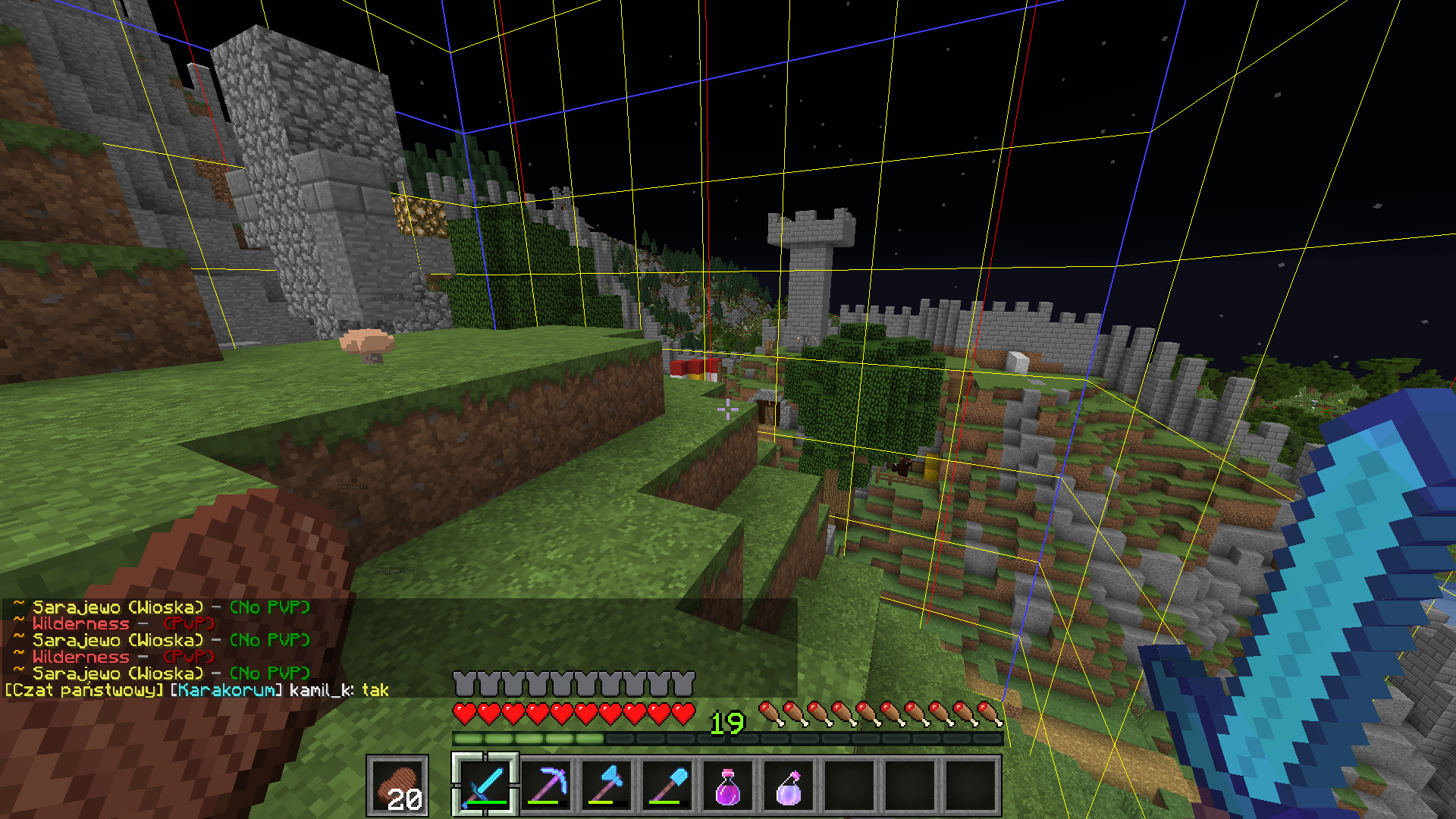The height and width of the screenshot is (819, 1456).
Task: Click the offhand cooked meat stack of 20
Action: (397, 786)
